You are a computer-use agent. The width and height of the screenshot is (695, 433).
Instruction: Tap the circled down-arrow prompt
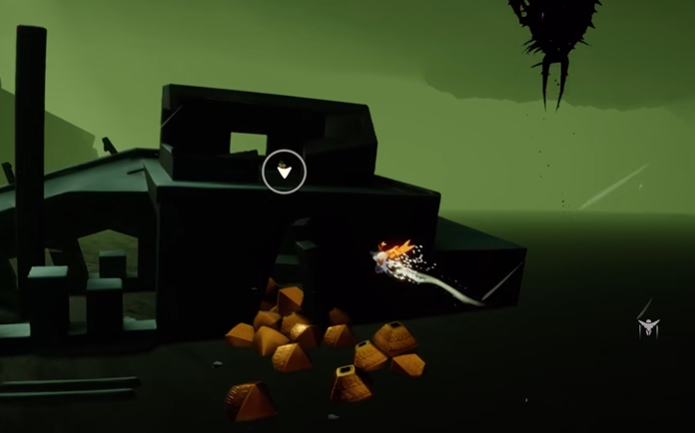tap(284, 171)
